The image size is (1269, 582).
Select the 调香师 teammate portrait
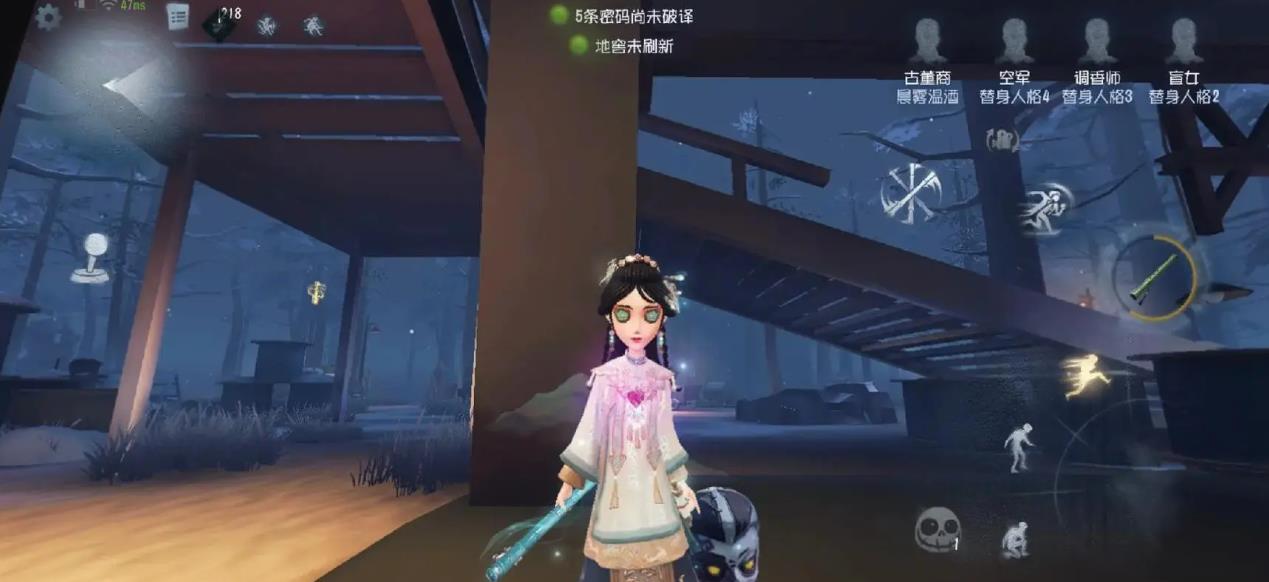(x=1097, y=41)
